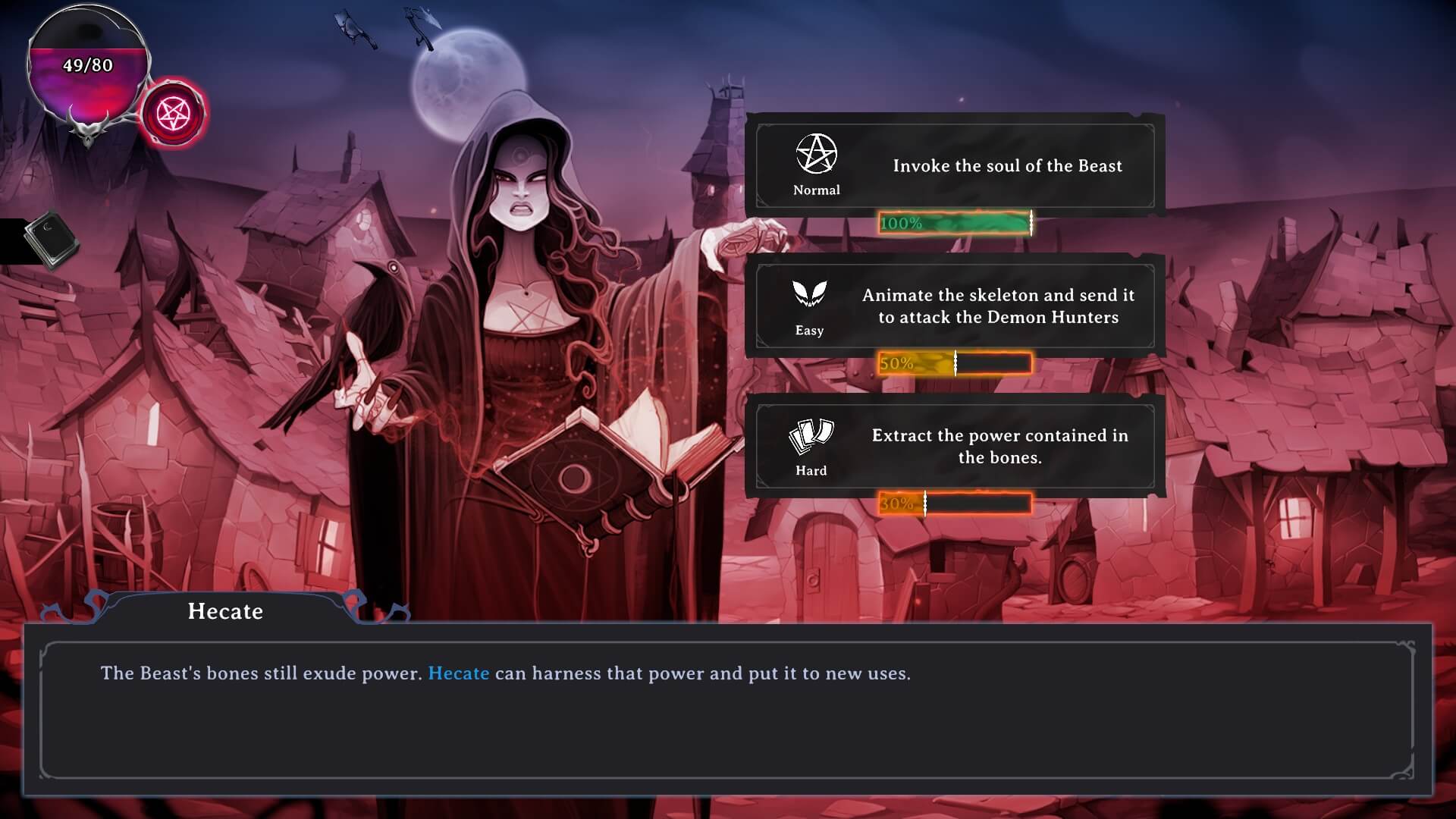Click the Easy difficulty label
The image size is (1456, 819).
coord(810,330)
